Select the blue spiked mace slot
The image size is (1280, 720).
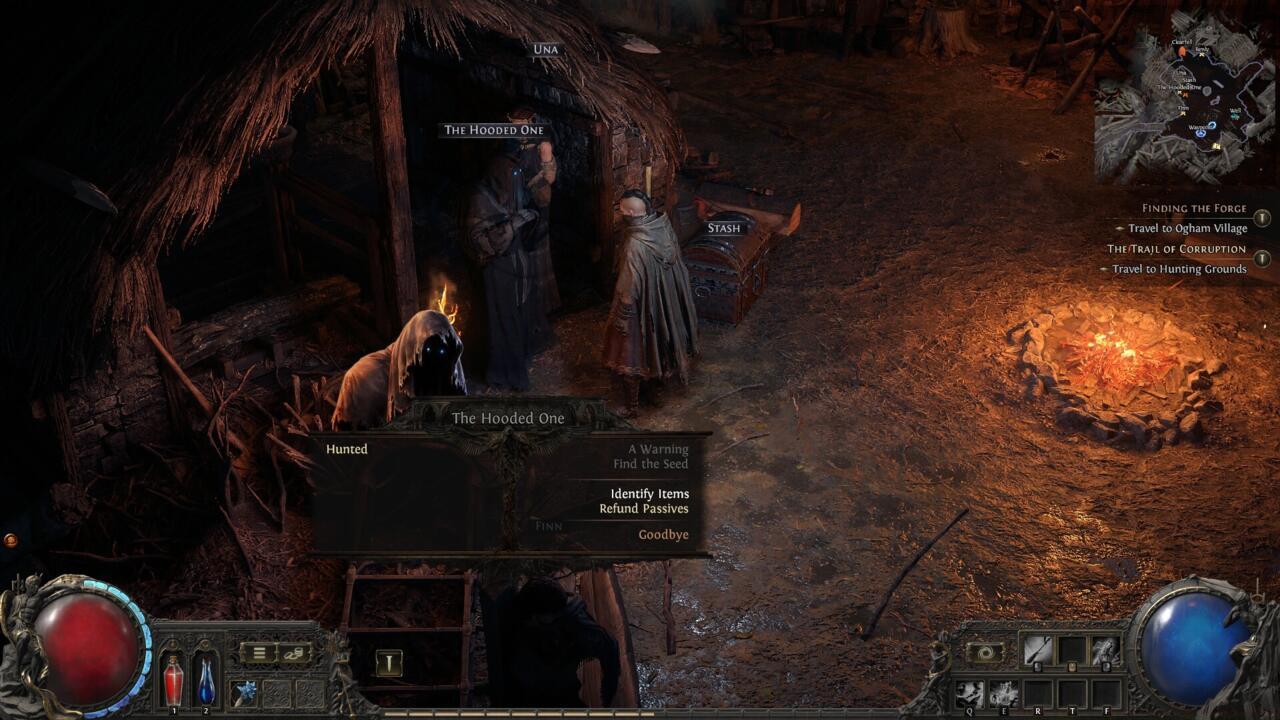point(243,692)
